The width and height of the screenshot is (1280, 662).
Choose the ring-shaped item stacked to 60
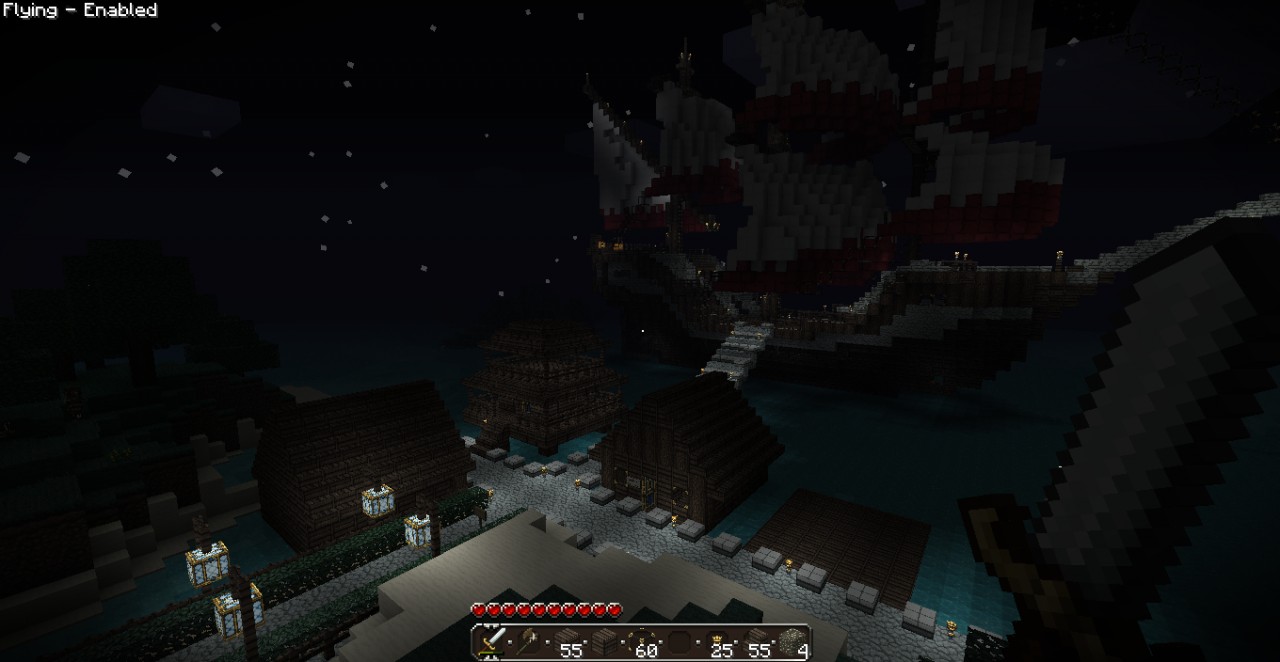pyautogui.click(x=643, y=641)
